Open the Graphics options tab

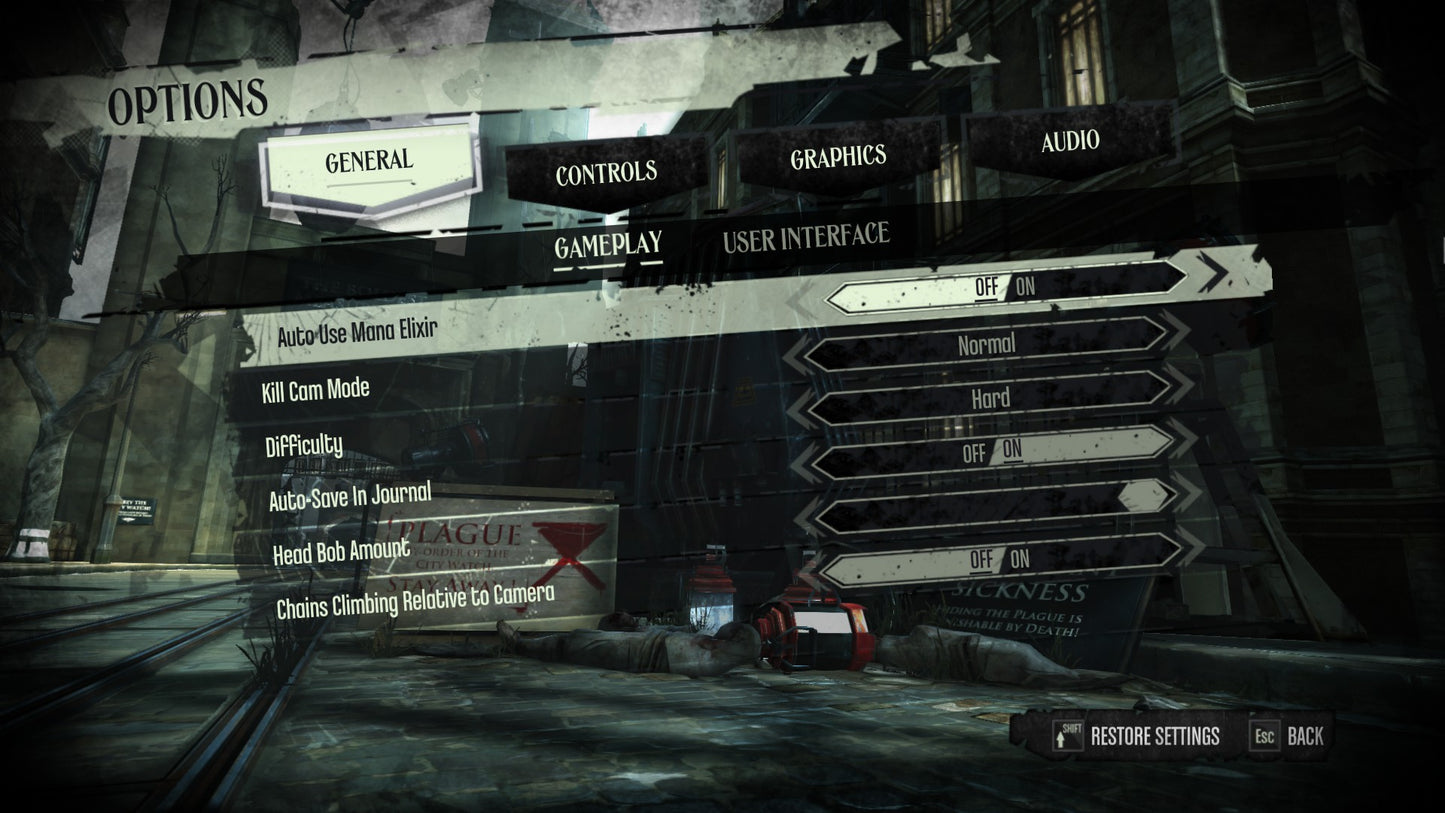pyautogui.click(x=838, y=158)
